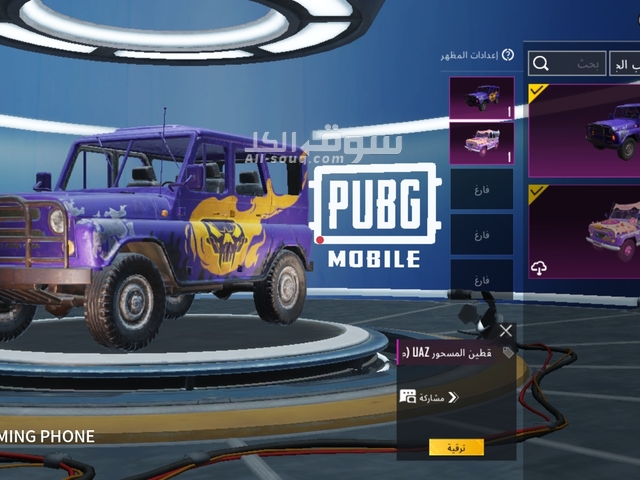The image size is (640, 480).
Task: Click the tag icon beside UAZ name
Action: [x=507, y=352]
